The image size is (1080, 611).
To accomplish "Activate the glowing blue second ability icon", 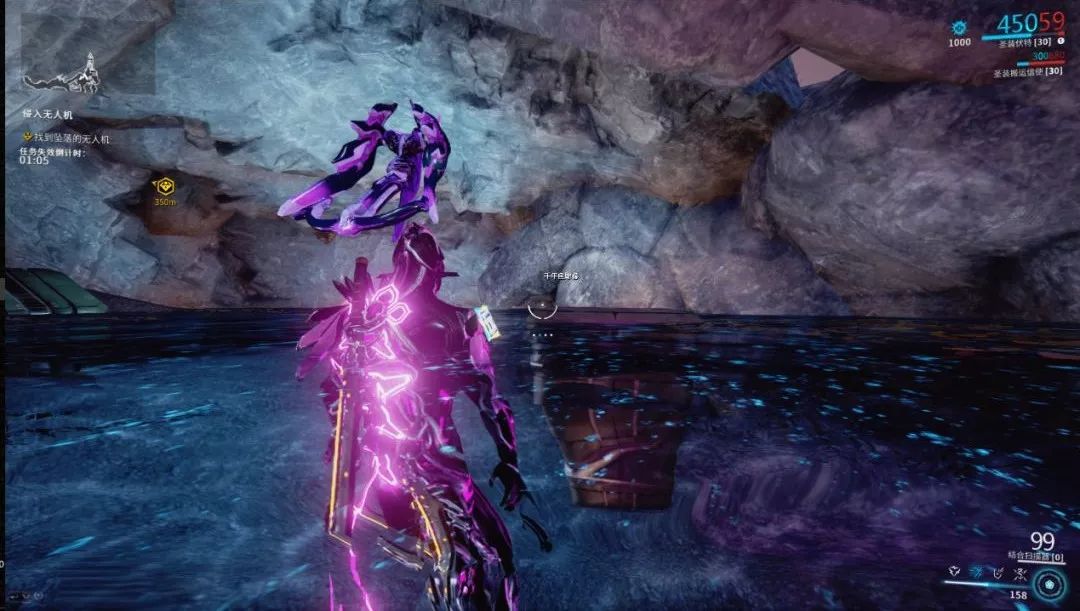I will click(978, 572).
